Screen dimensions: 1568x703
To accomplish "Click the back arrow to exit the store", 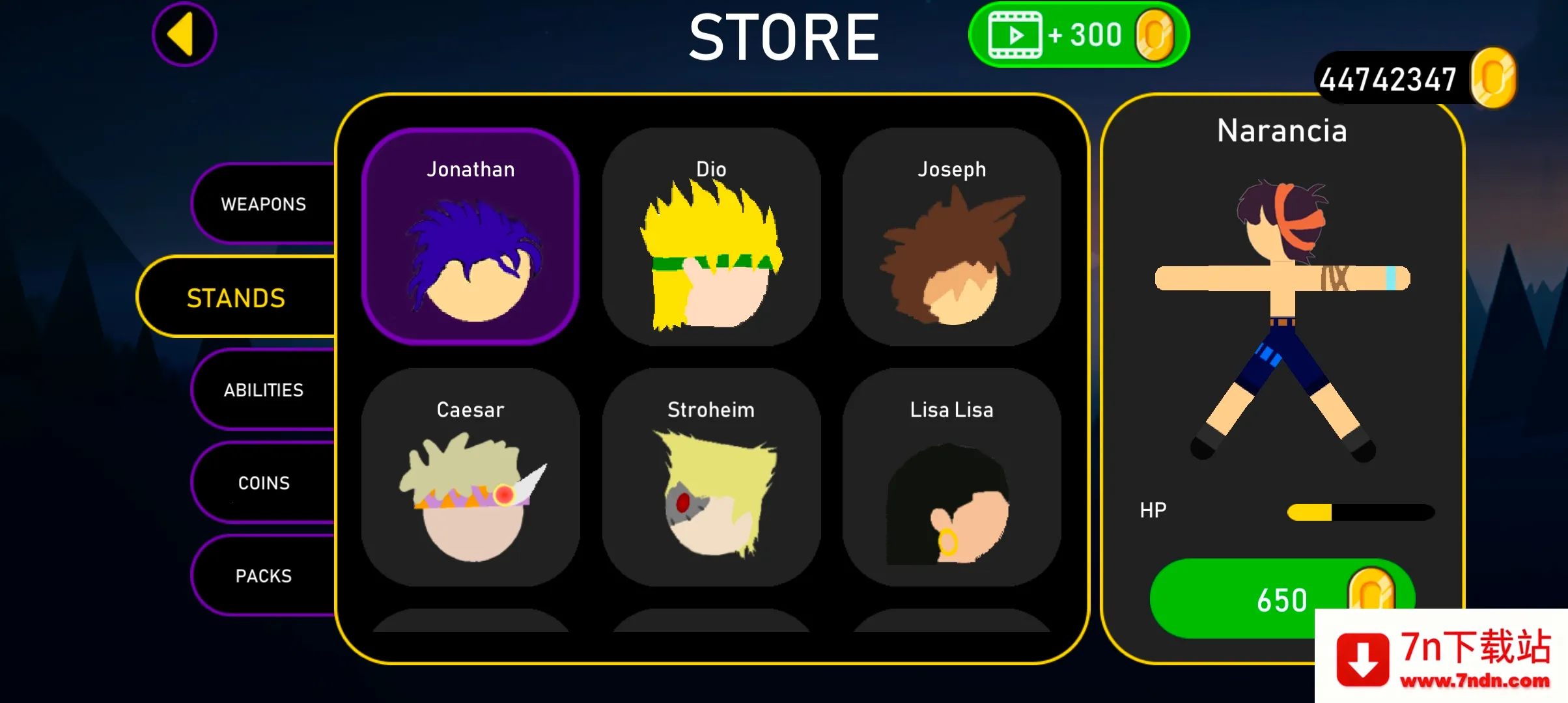I will pos(184,33).
